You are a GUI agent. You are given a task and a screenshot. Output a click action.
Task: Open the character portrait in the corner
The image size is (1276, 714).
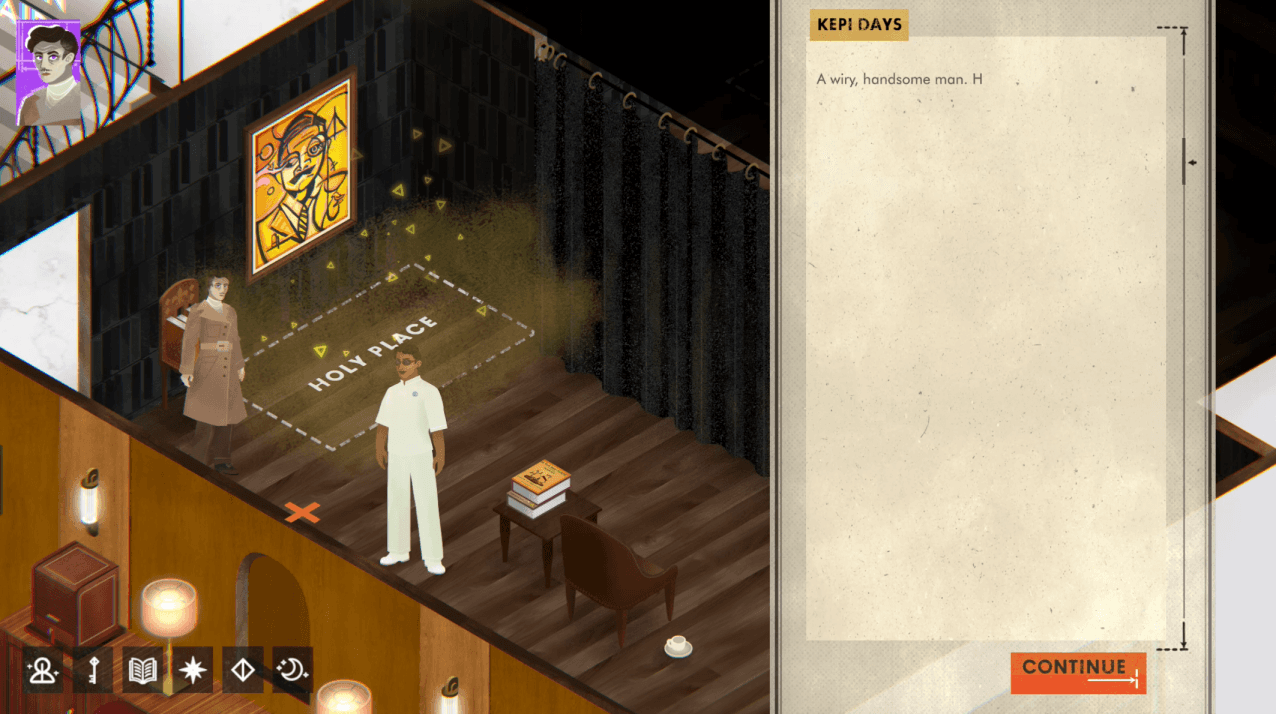(x=47, y=74)
